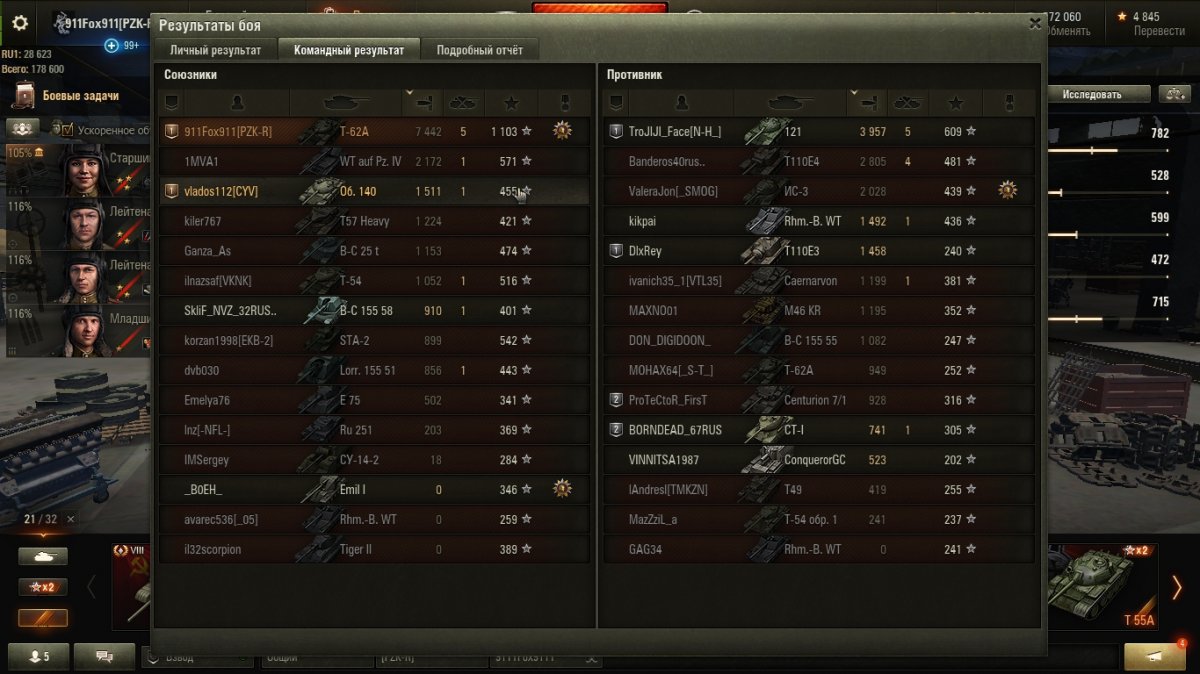The height and width of the screenshot is (674, 1200).
Task: Sort enemy team by damage column
Action: pyautogui.click(x=868, y=102)
